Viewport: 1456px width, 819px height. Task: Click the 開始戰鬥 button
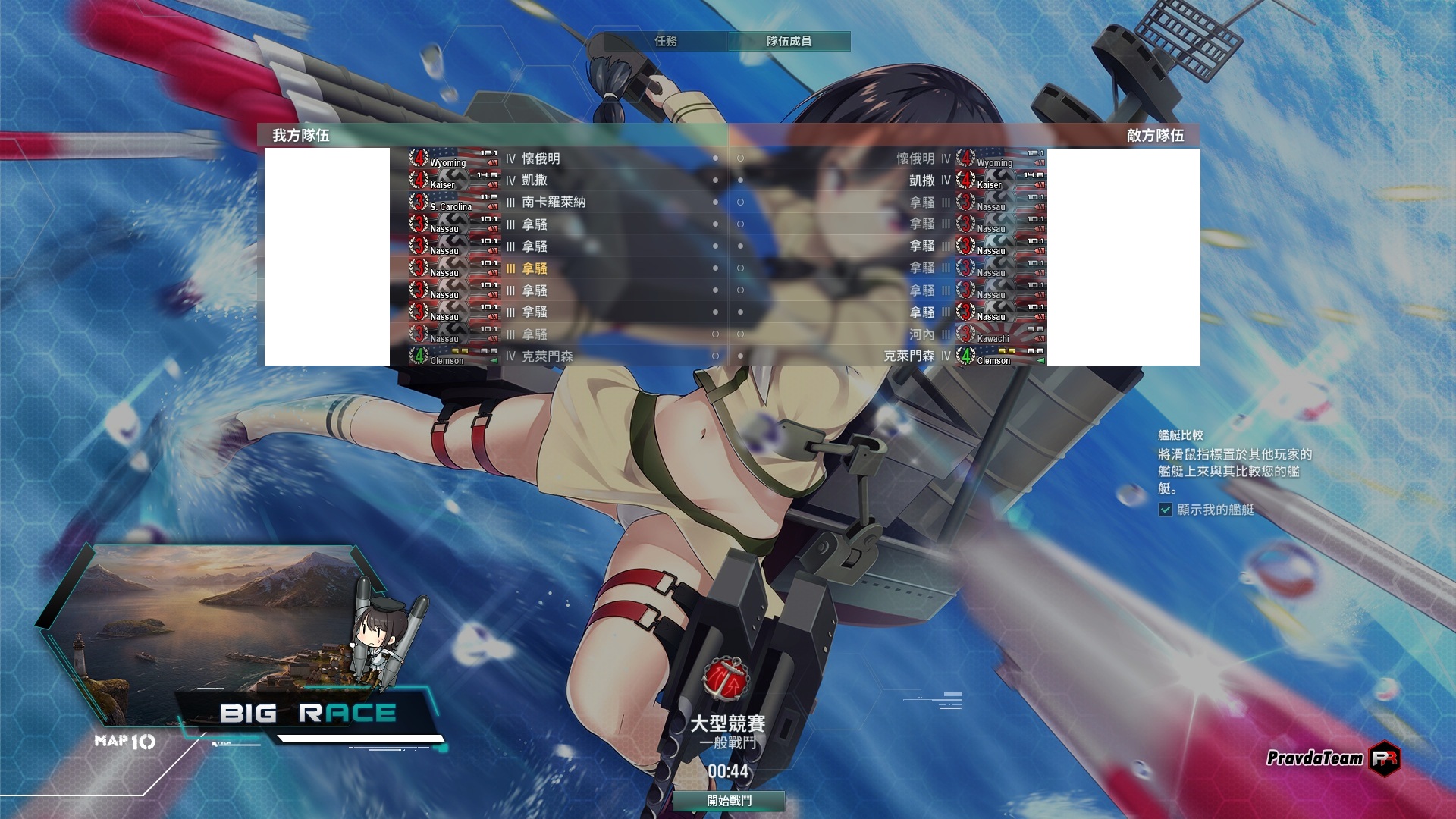[x=729, y=801]
